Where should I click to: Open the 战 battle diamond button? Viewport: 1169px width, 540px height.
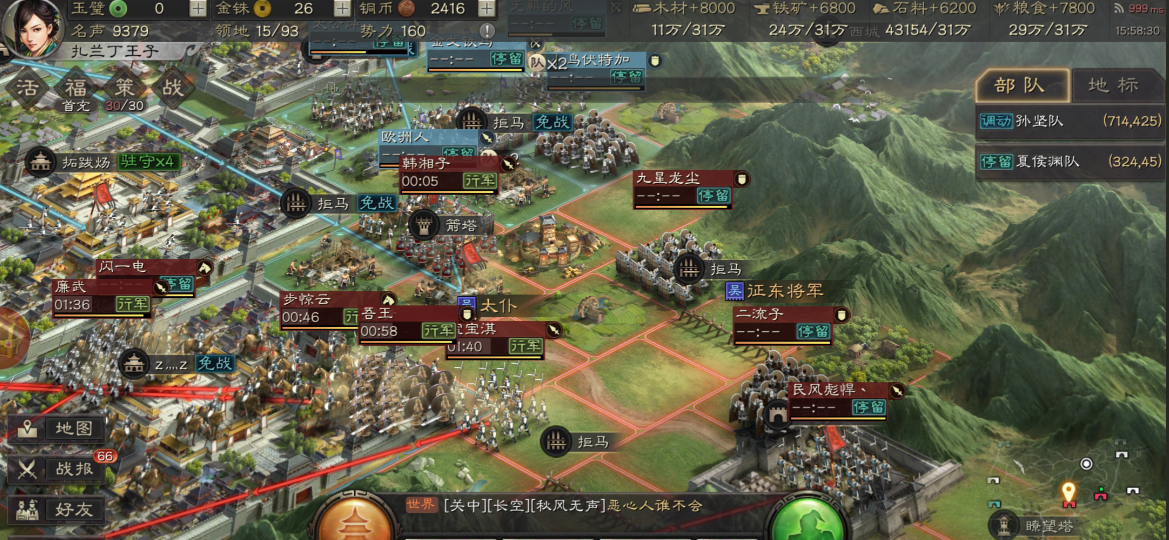172,87
